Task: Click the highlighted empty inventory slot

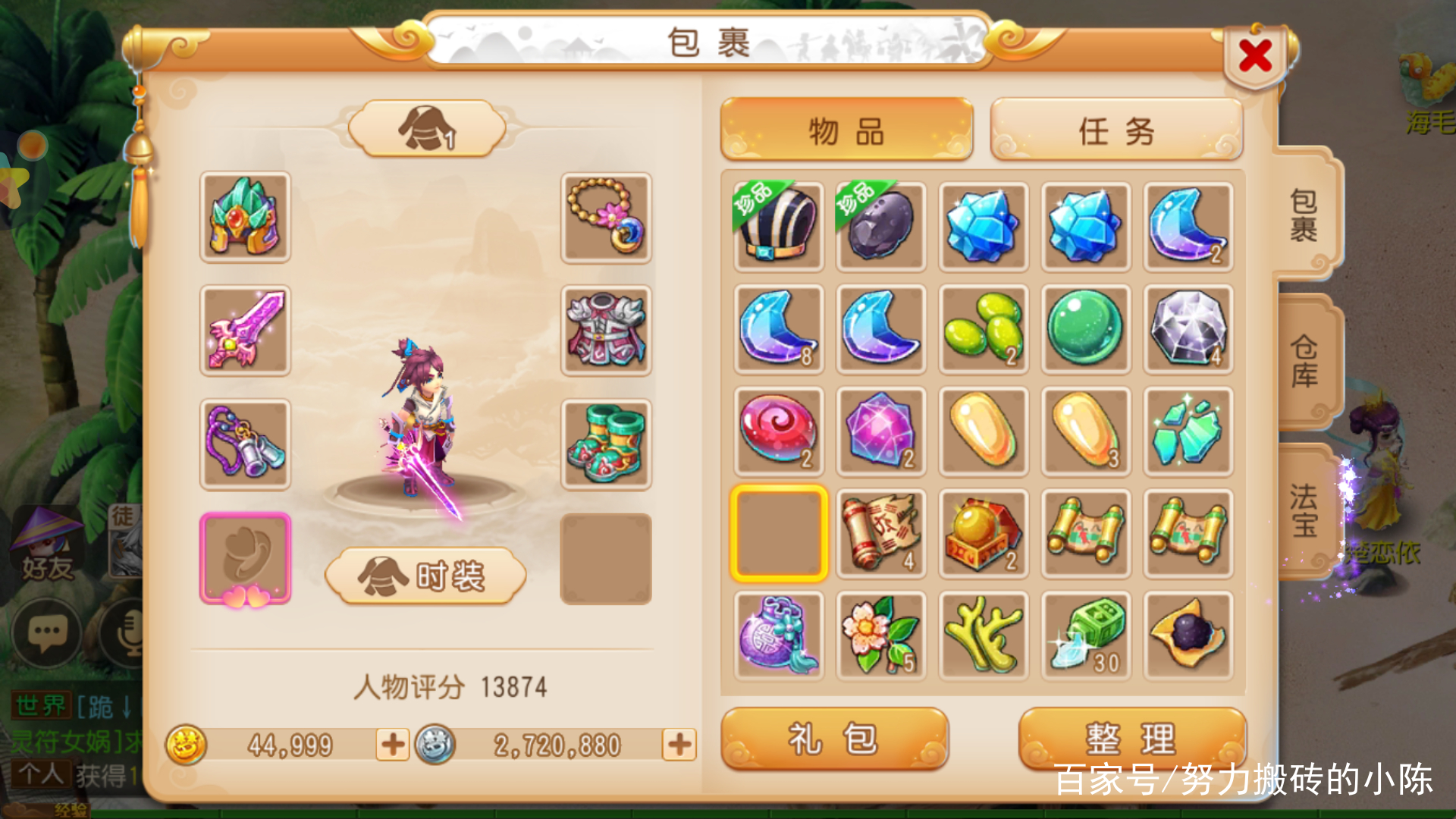Action: coord(777,533)
